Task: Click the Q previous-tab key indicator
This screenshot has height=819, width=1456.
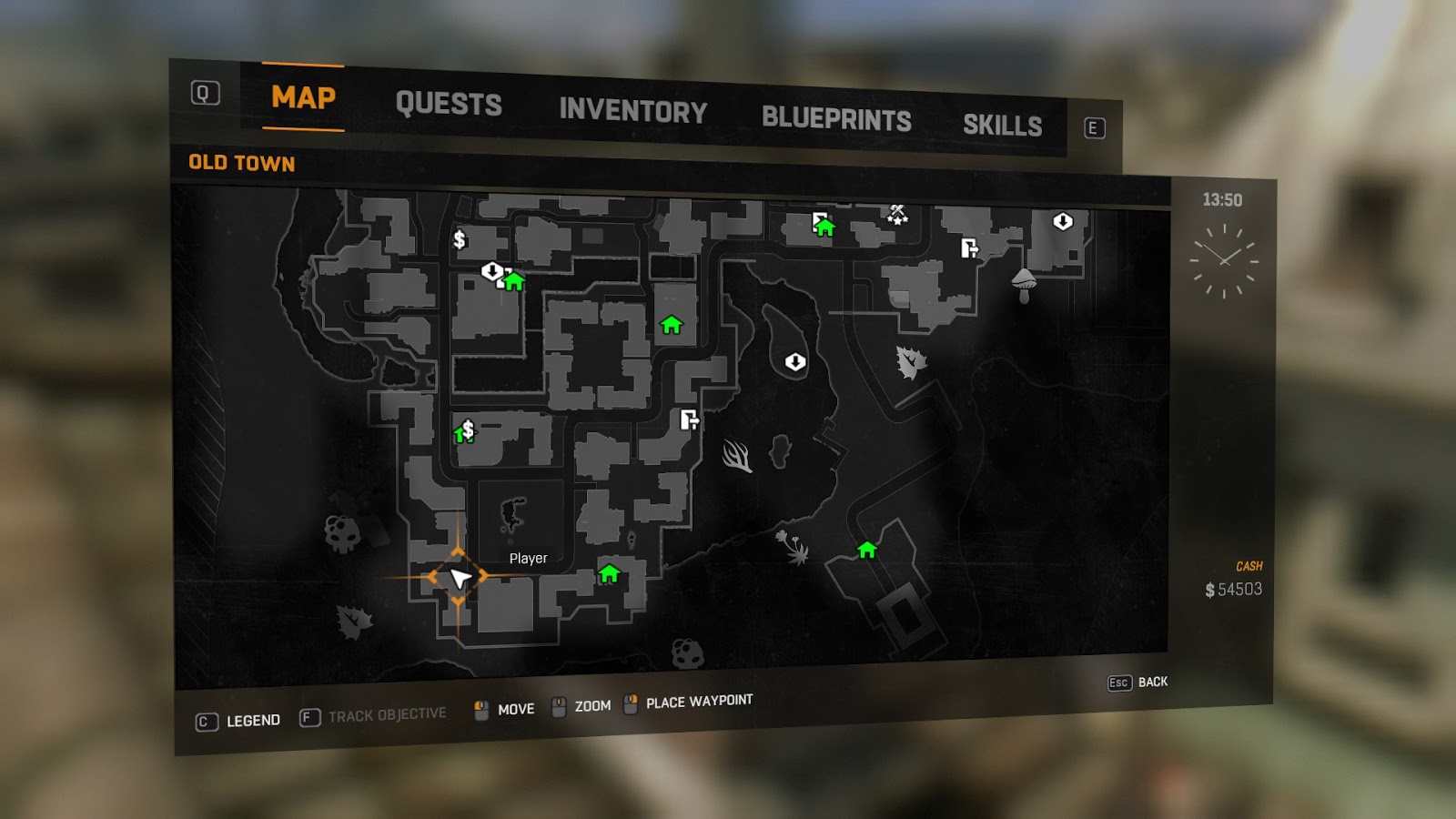Action: pyautogui.click(x=205, y=91)
